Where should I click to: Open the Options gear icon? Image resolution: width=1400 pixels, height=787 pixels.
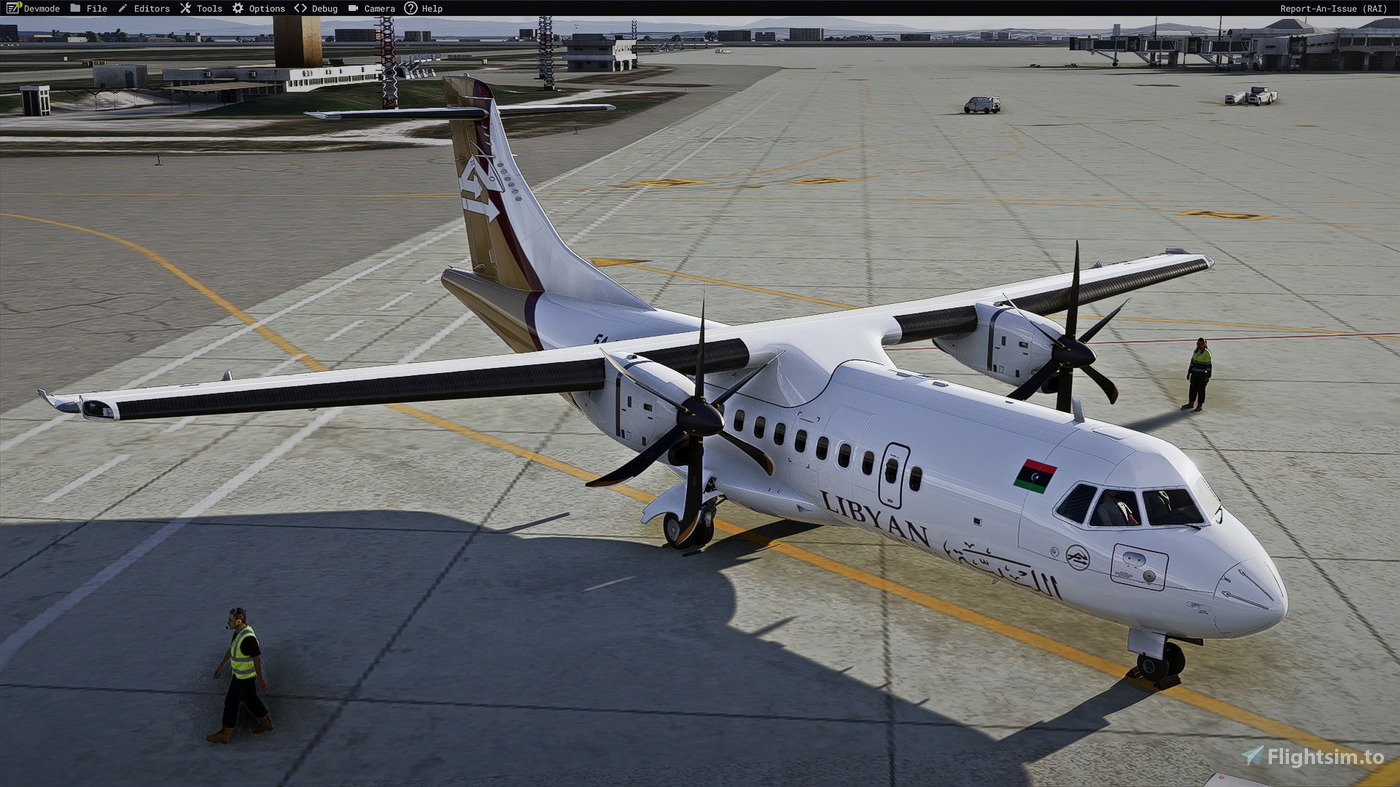coord(238,8)
